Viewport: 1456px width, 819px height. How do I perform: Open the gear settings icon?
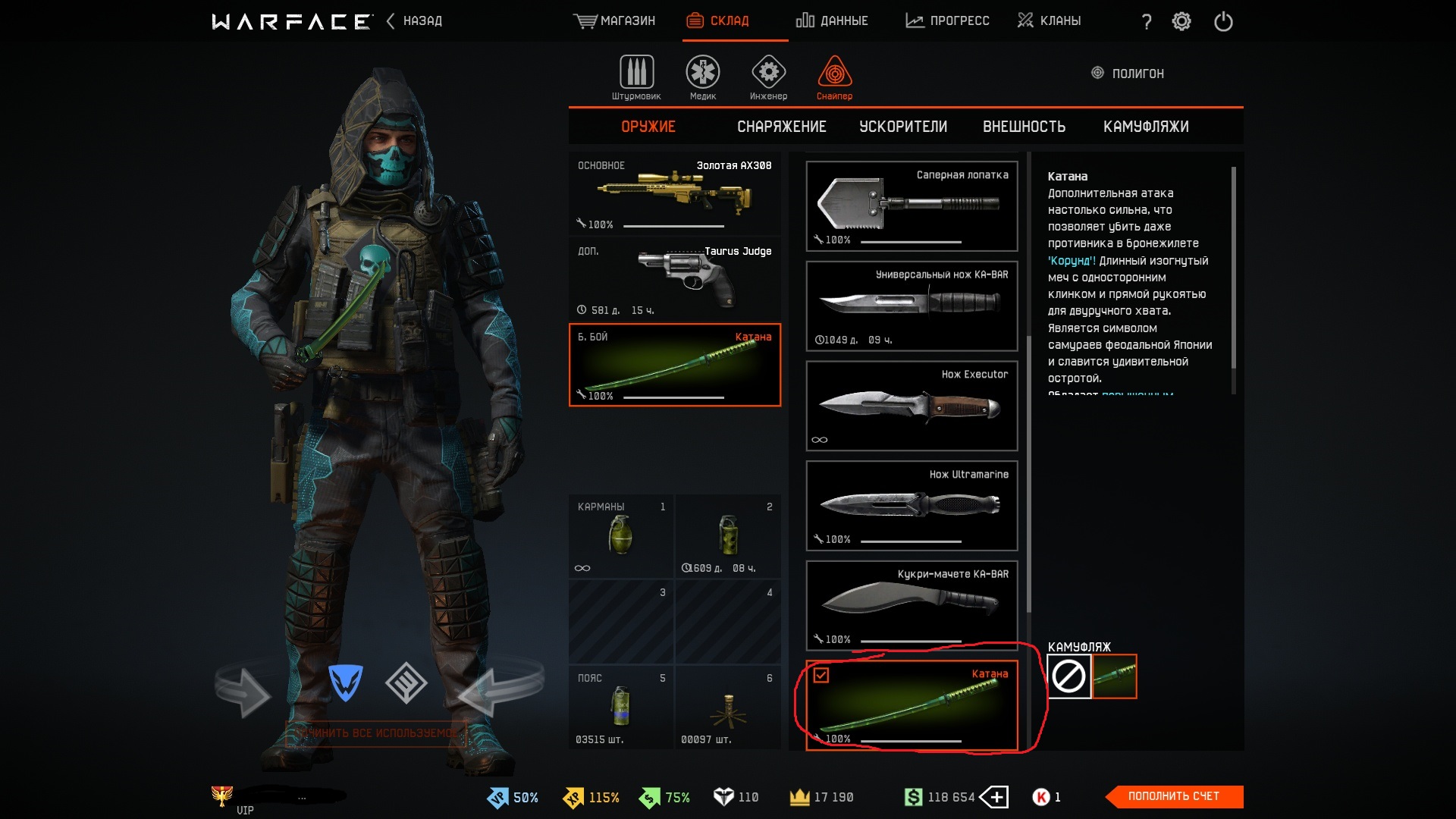click(x=1181, y=21)
